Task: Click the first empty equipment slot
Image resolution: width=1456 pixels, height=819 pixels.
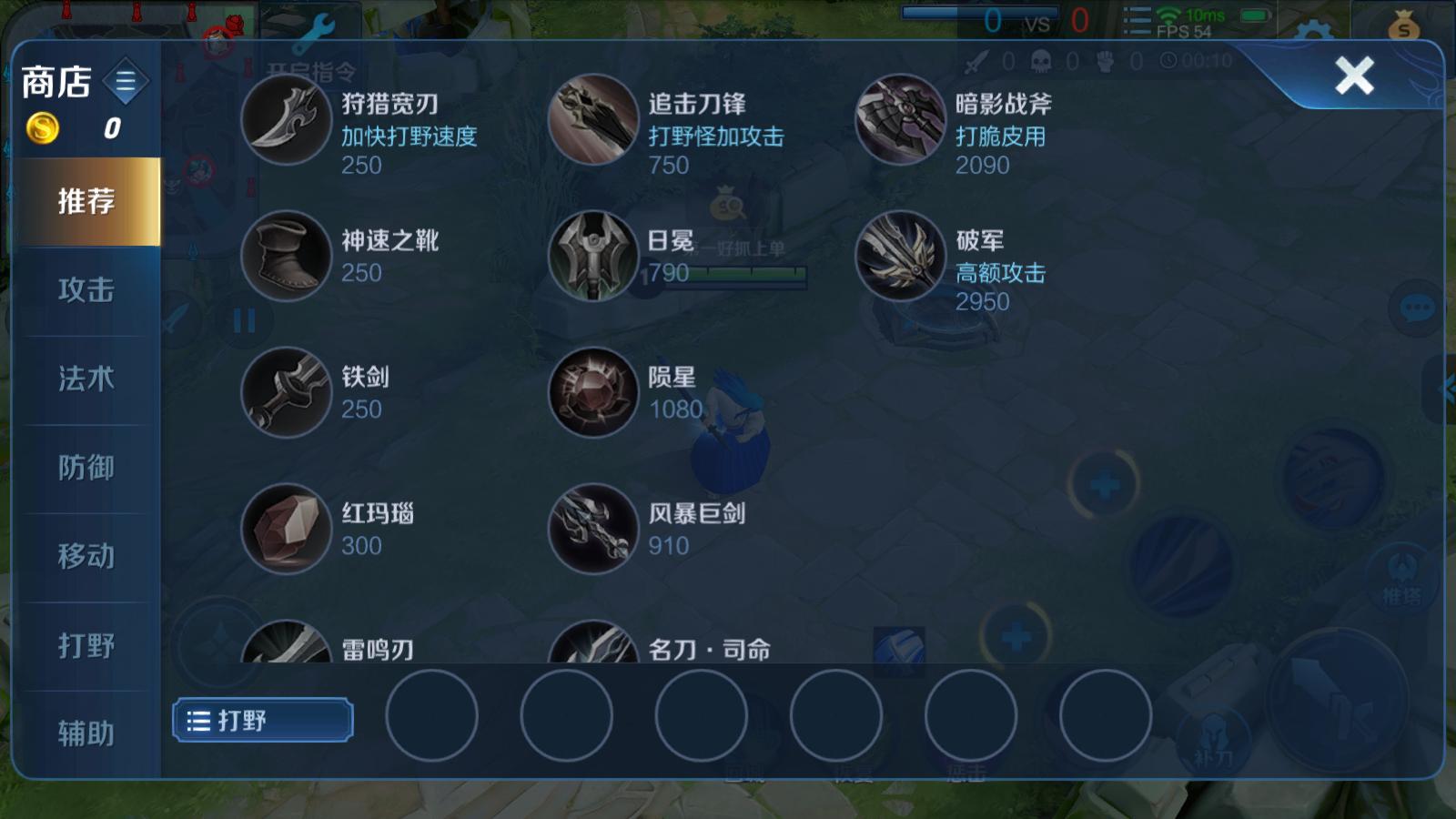Action: (x=433, y=717)
